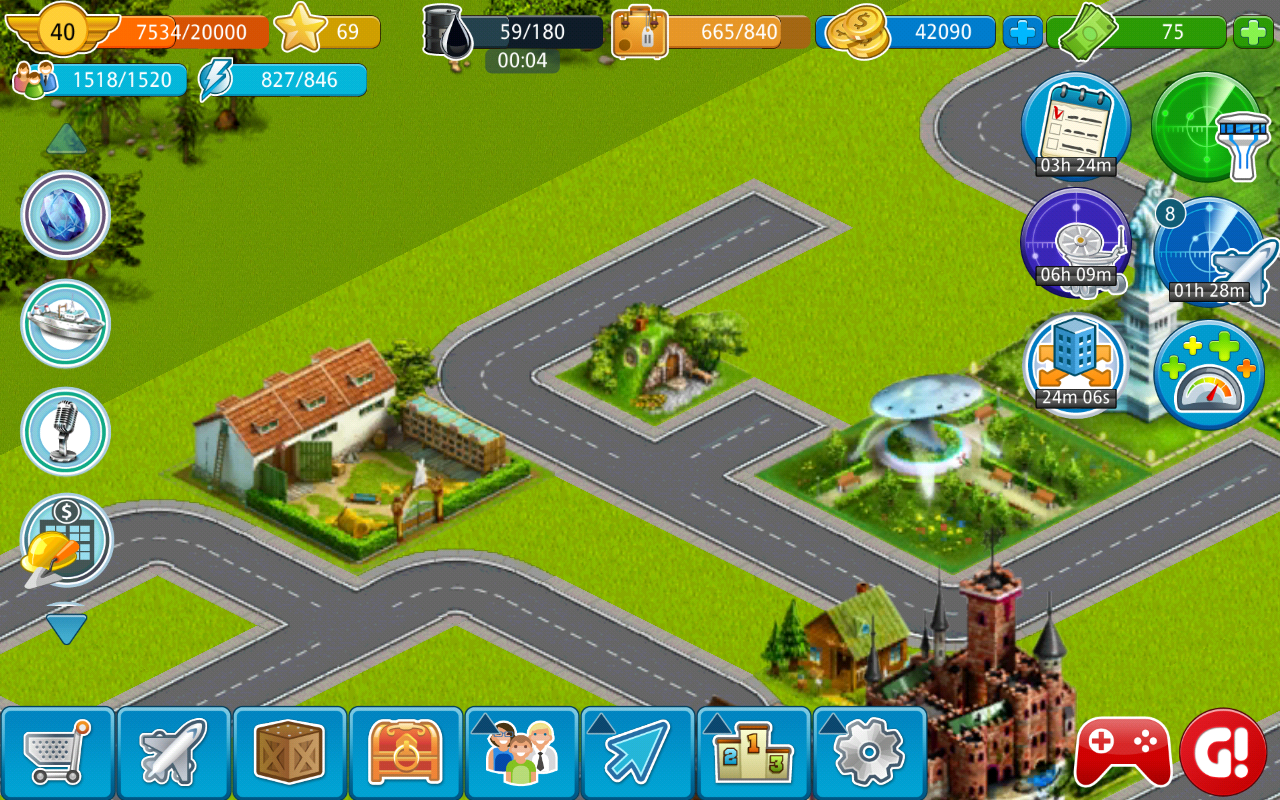Add more coins with blue plus

1022,33
